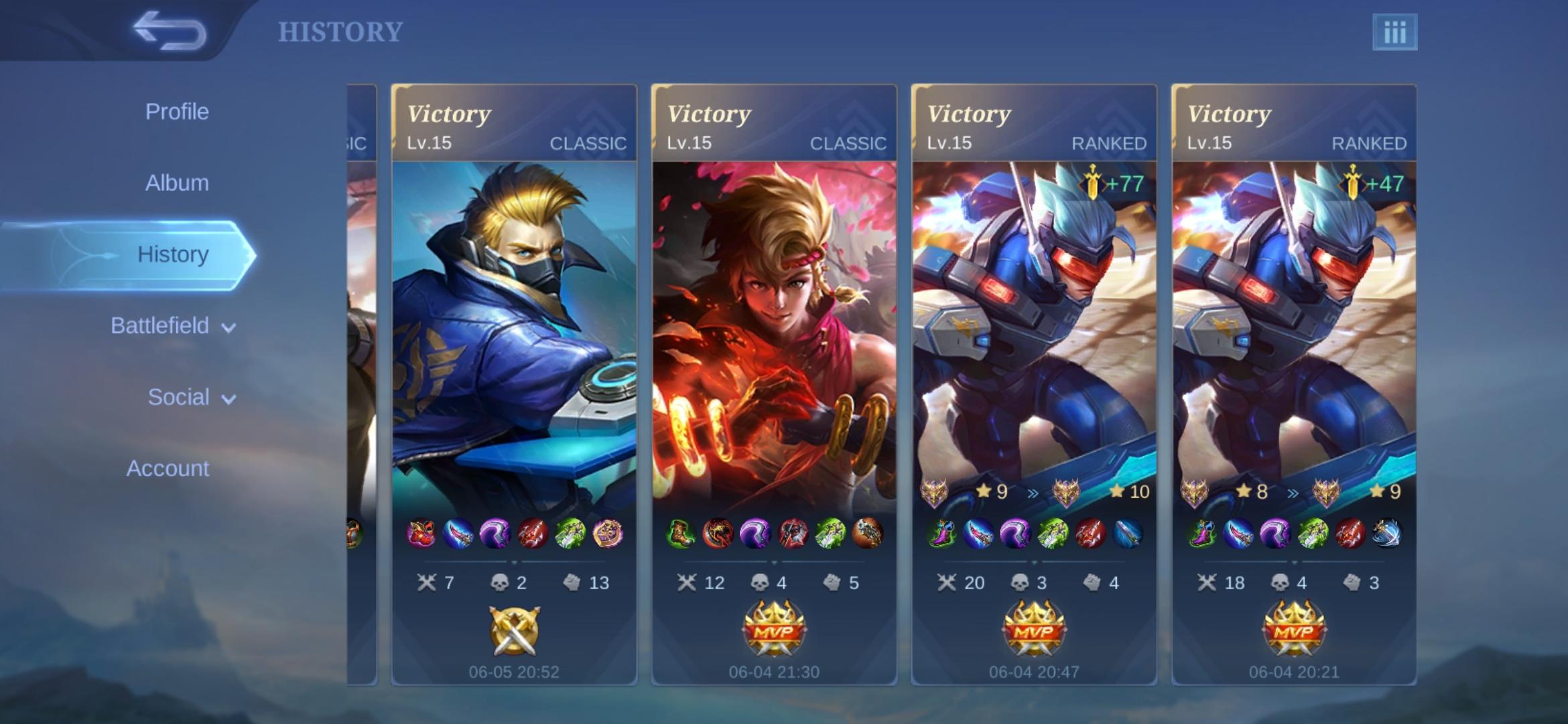Viewport: 1568px width, 724px height.
Task: Click the fist assists icon showing 13
Action: [x=573, y=583]
